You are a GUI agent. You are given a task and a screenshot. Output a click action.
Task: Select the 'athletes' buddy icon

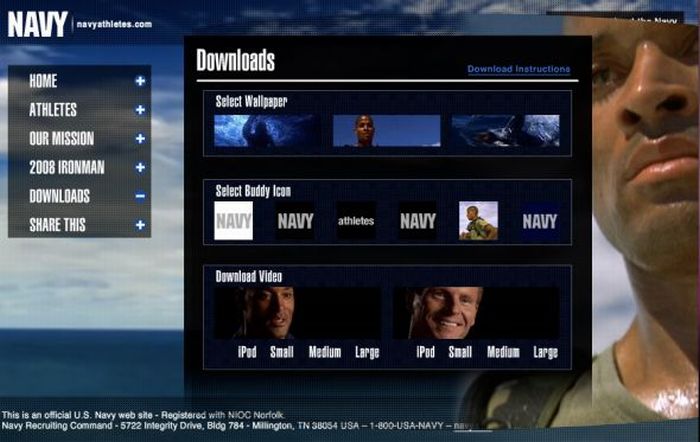click(355, 221)
